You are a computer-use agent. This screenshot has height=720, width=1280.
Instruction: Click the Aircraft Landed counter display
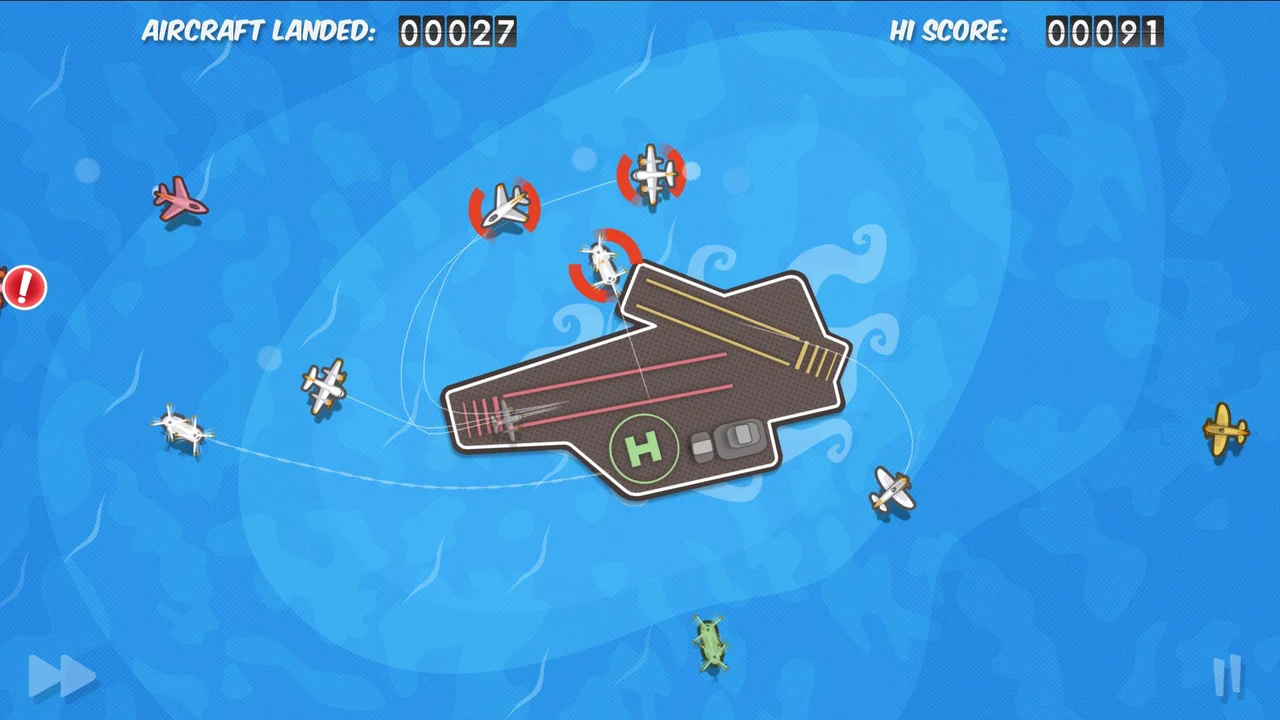click(x=457, y=32)
